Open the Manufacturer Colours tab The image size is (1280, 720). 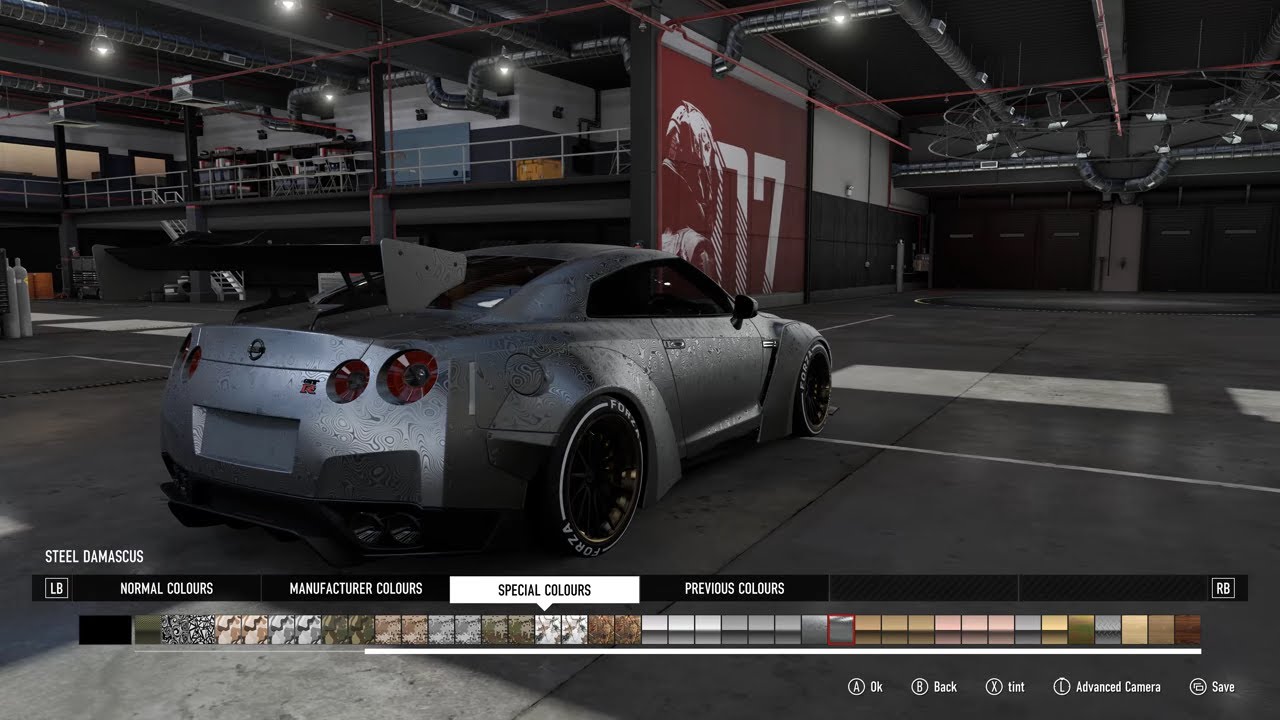tap(356, 589)
